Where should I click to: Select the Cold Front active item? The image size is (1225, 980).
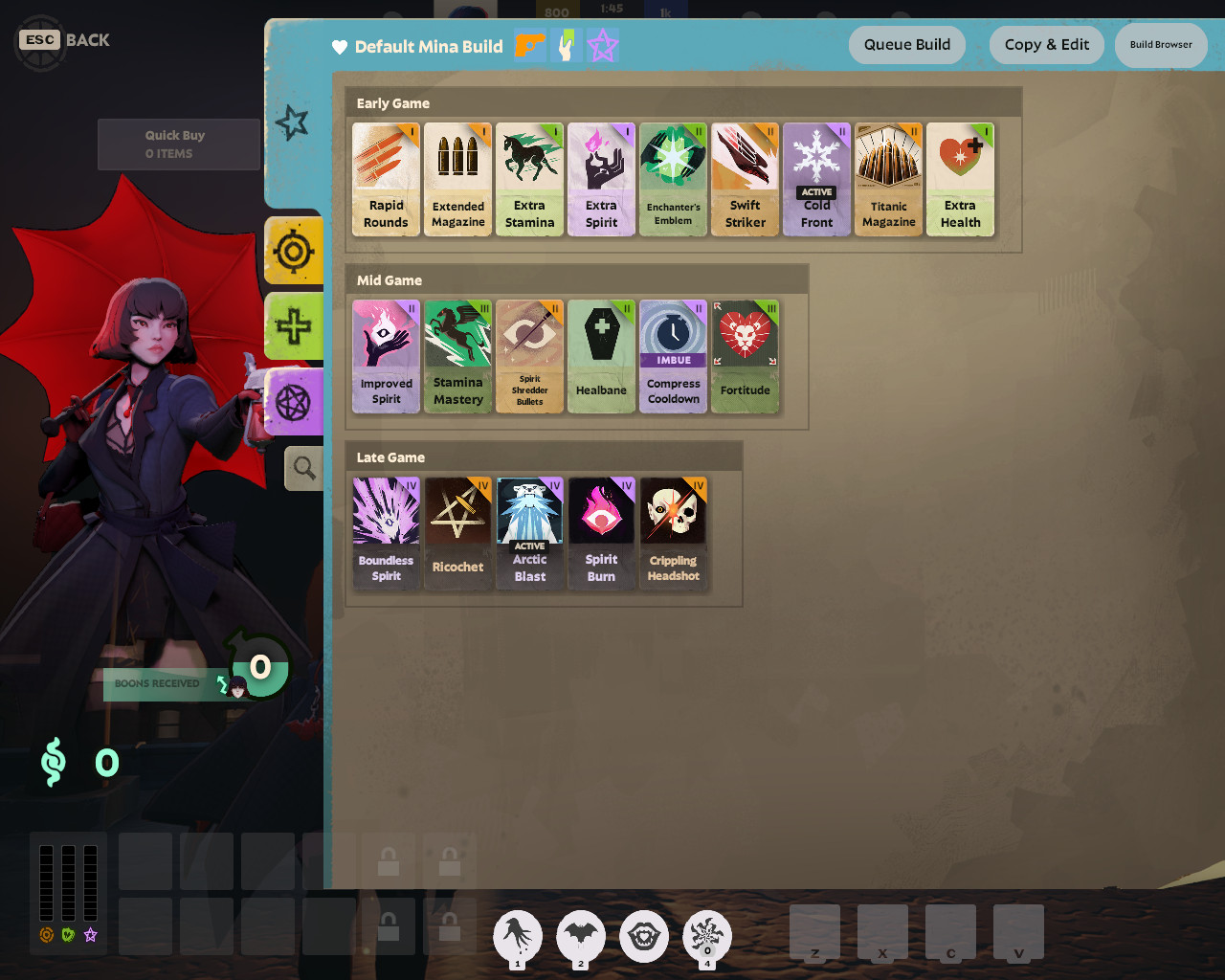pyautogui.click(x=816, y=179)
